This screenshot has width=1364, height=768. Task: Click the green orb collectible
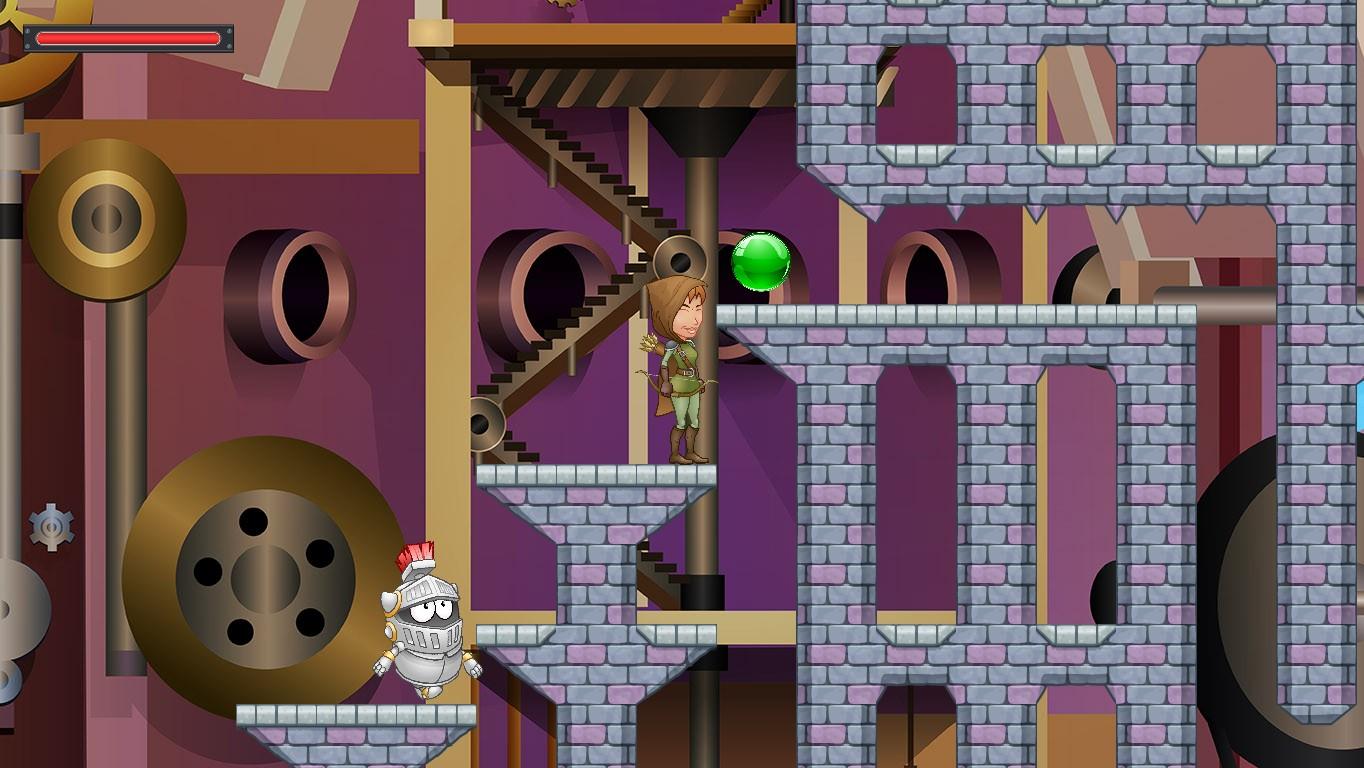(762, 262)
